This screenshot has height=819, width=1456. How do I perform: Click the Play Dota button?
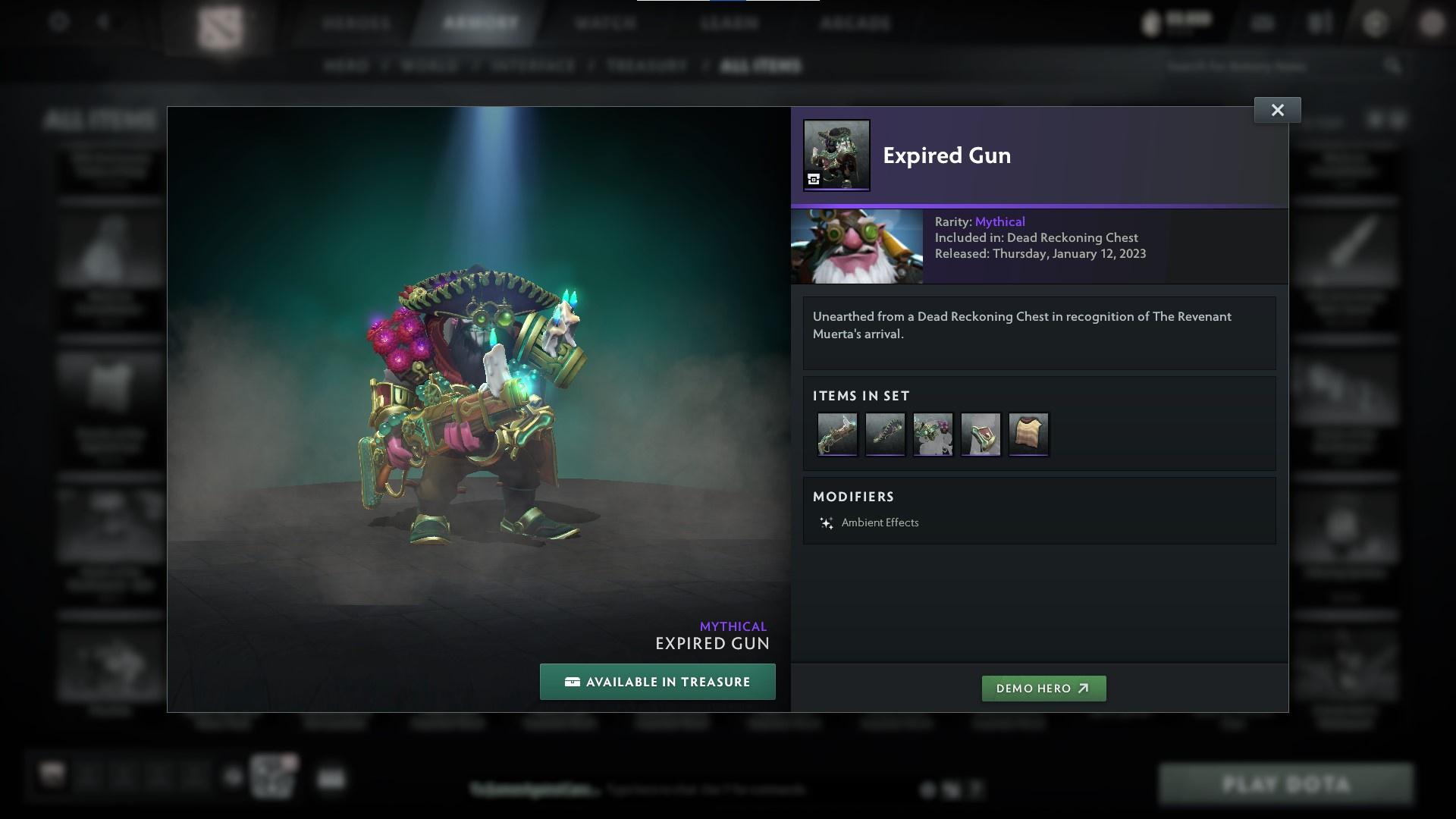tap(1287, 783)
